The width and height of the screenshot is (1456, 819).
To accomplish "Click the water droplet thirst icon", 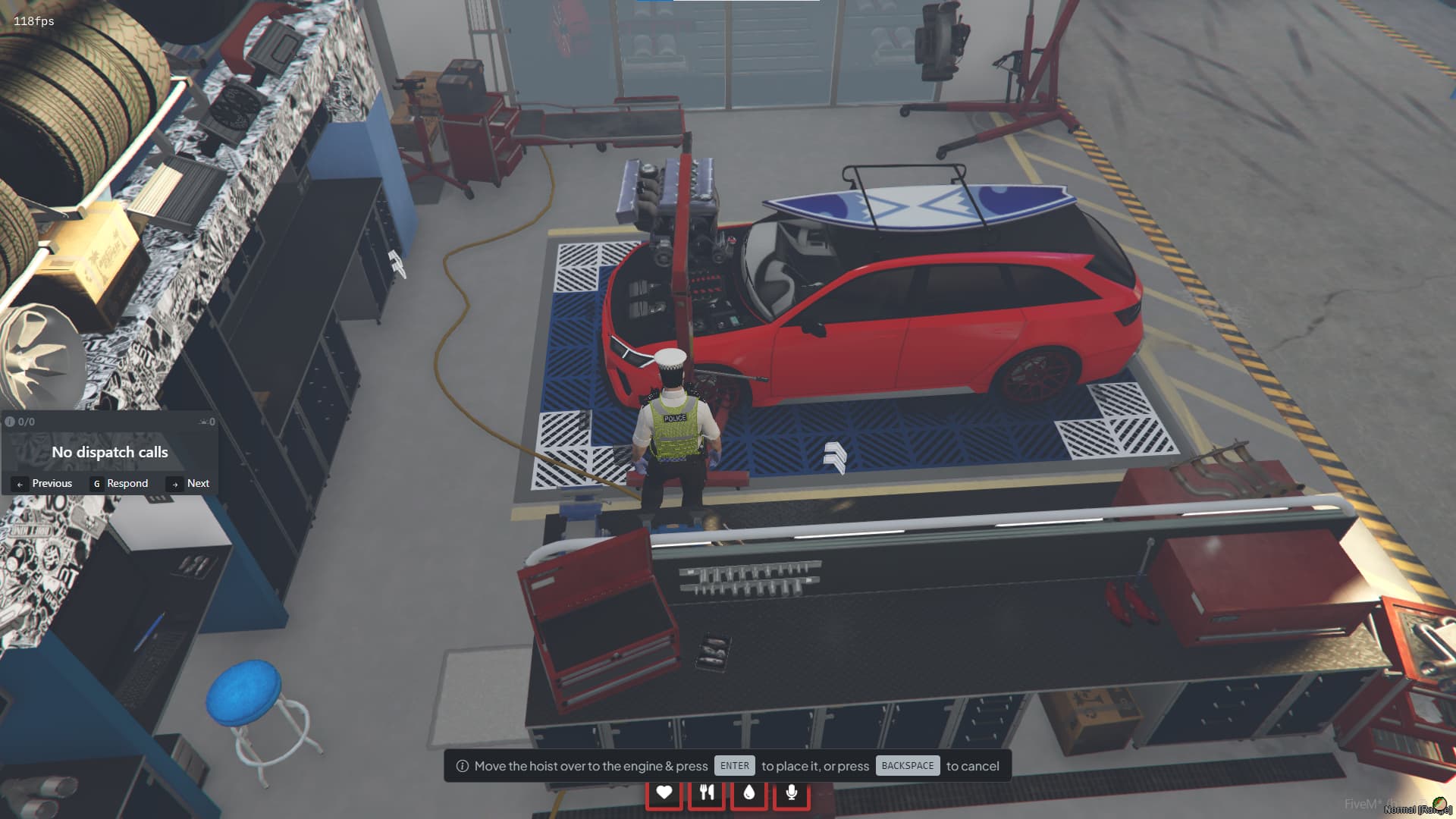I will (x=749, y=791).
